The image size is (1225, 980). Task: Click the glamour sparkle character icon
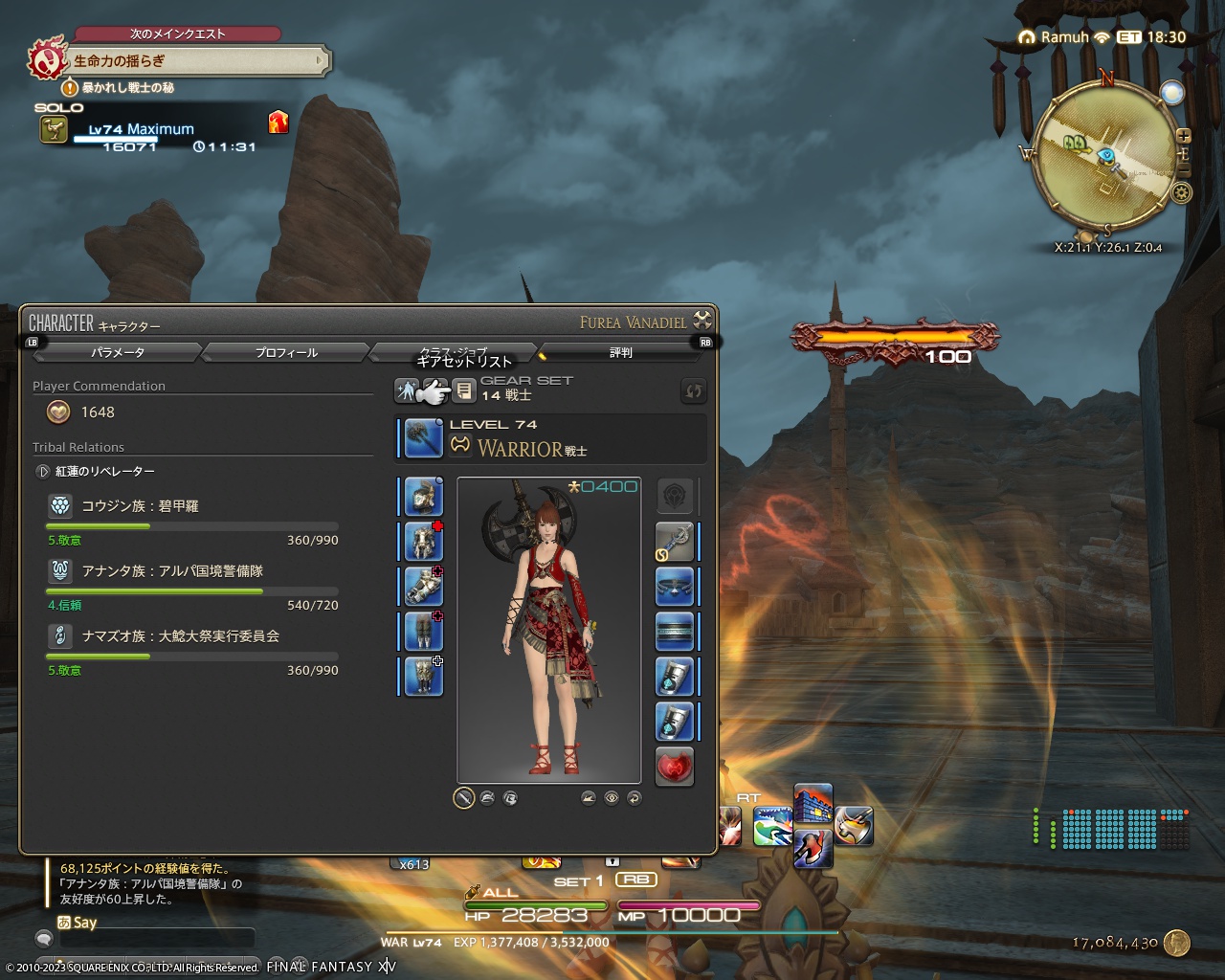tap(407, 389)
